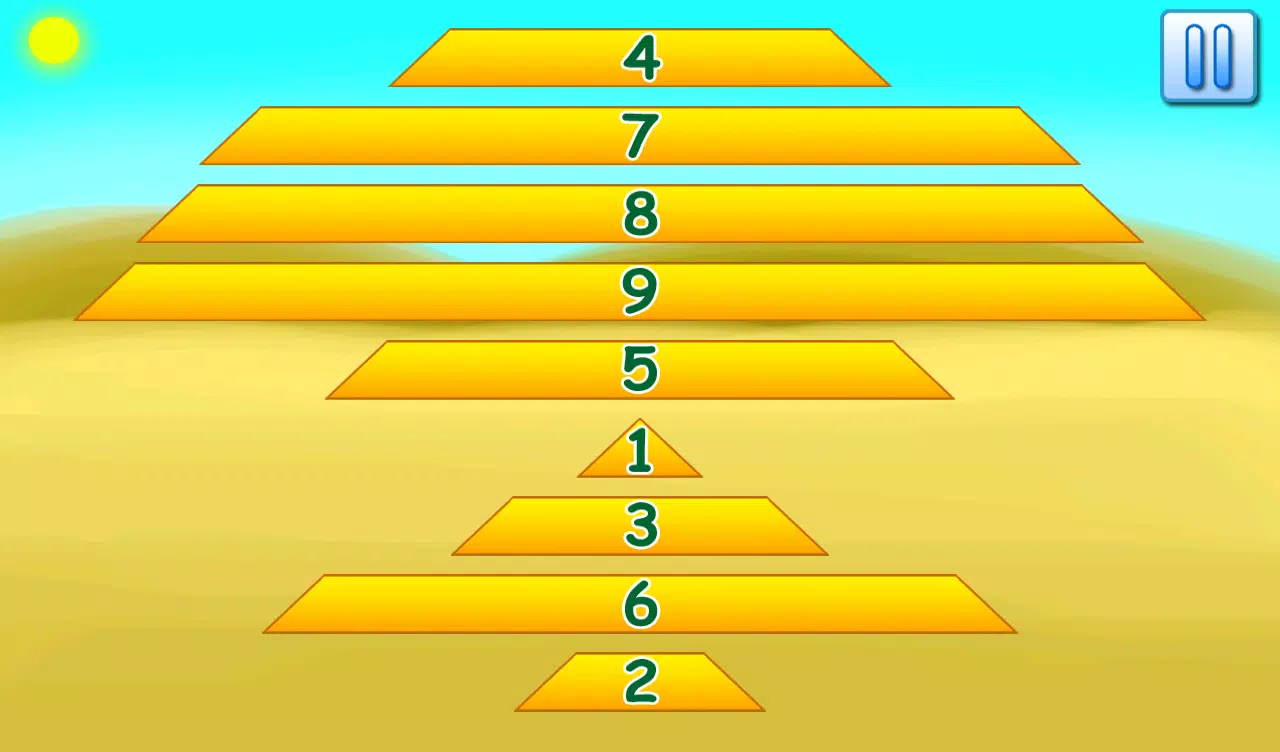Tap the top pyramid piece showing 4
1280x752 pixels.
[640, 60]
